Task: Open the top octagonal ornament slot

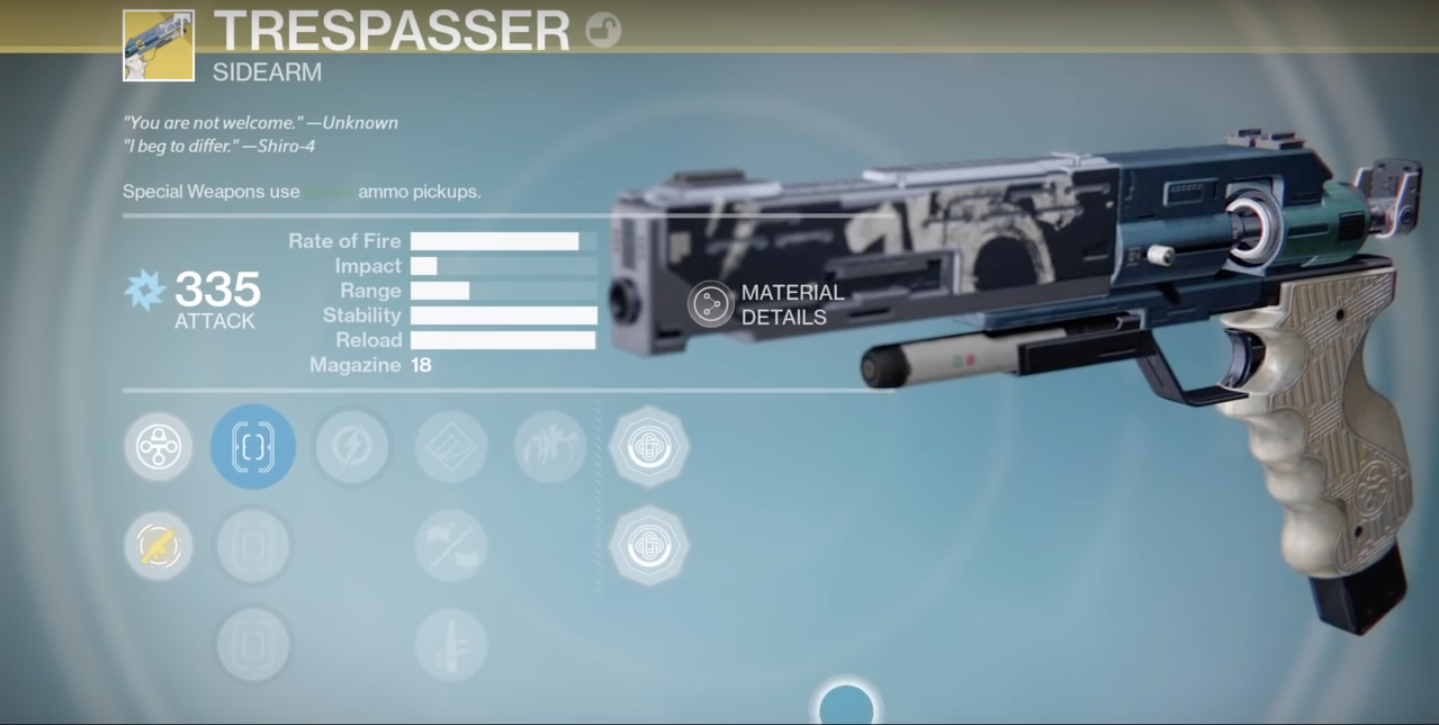Action: [x=649, y=447]
